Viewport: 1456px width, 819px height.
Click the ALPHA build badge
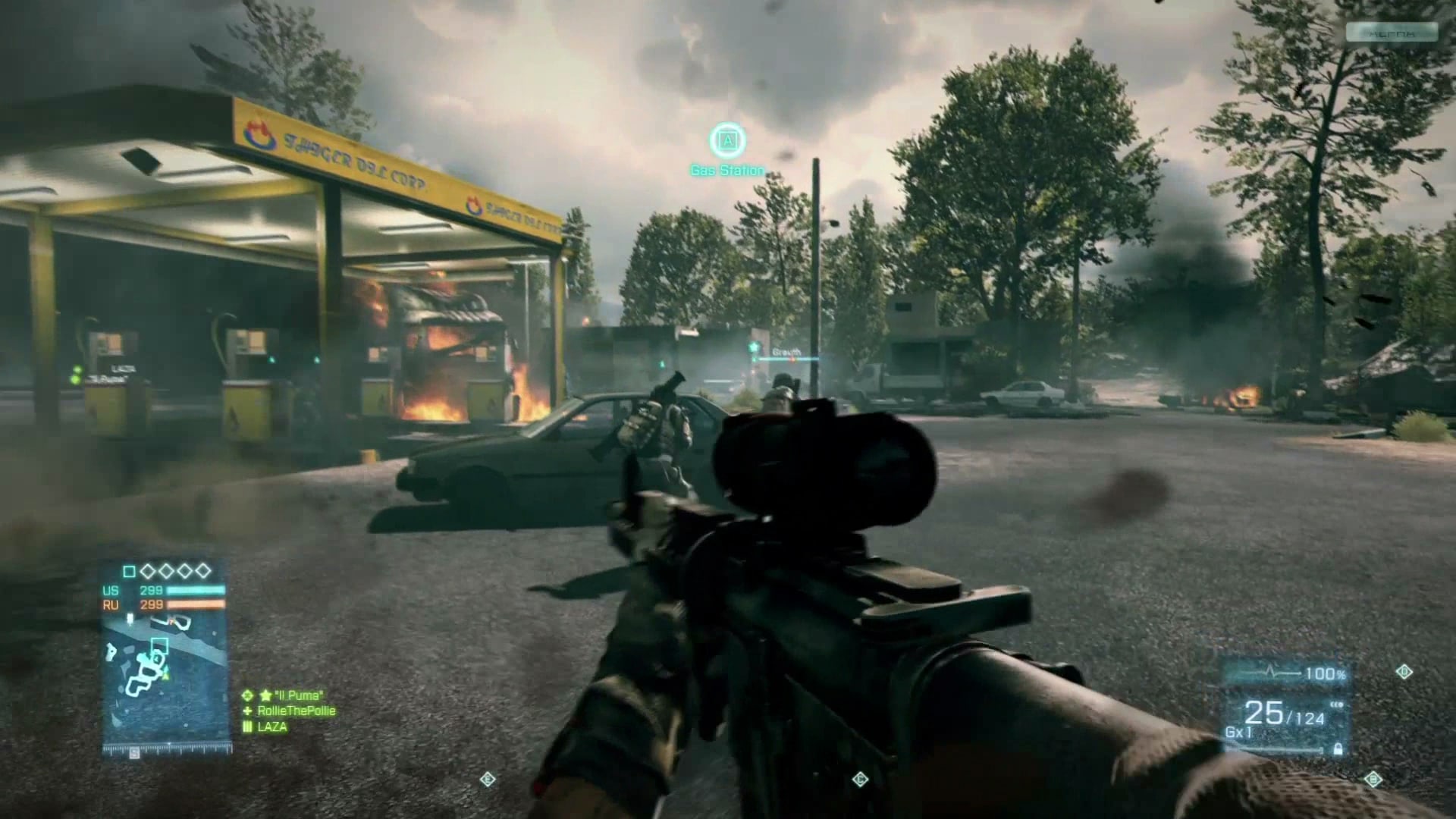point(1392,33)
